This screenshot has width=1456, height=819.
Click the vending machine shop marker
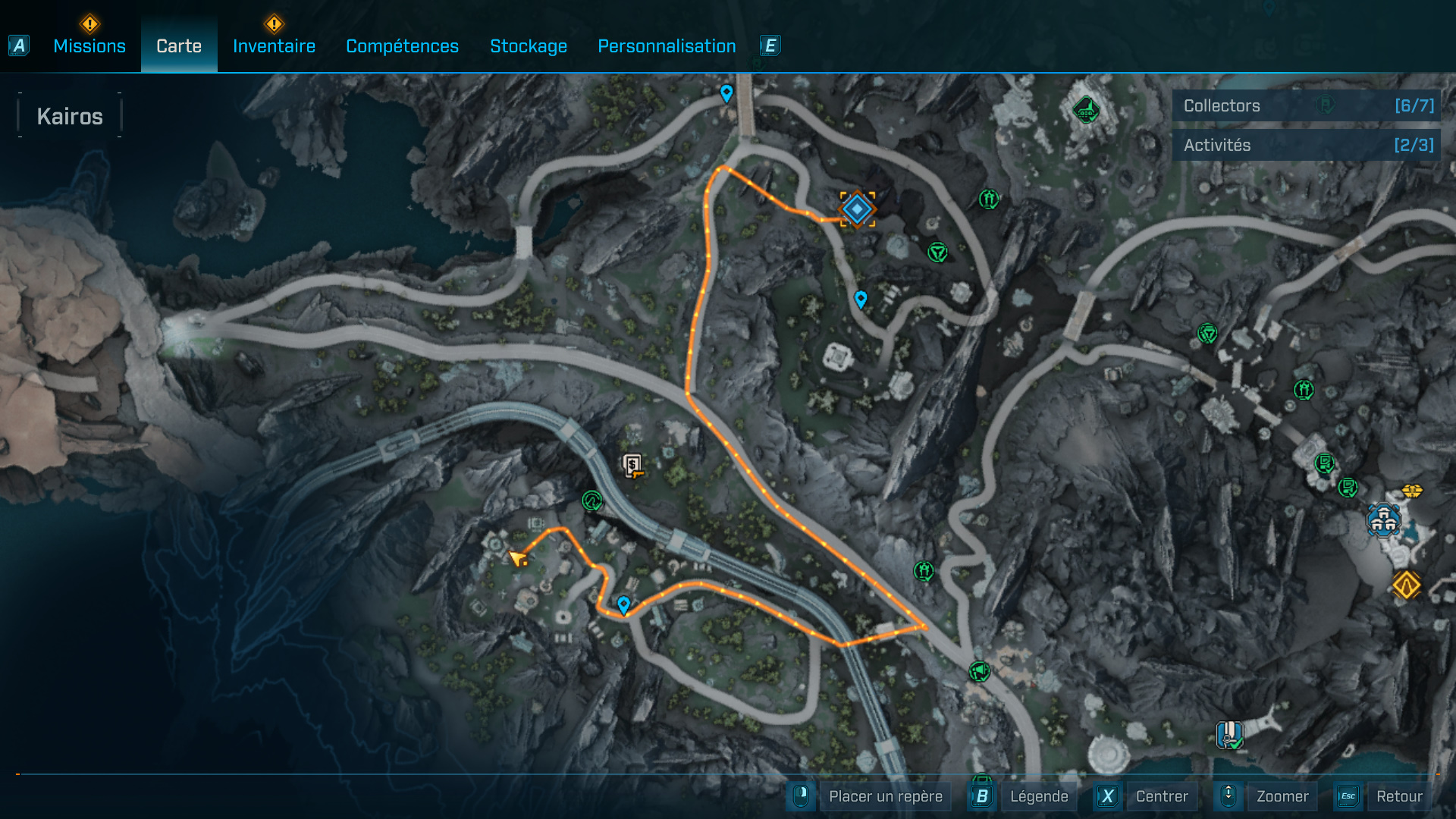632,465
